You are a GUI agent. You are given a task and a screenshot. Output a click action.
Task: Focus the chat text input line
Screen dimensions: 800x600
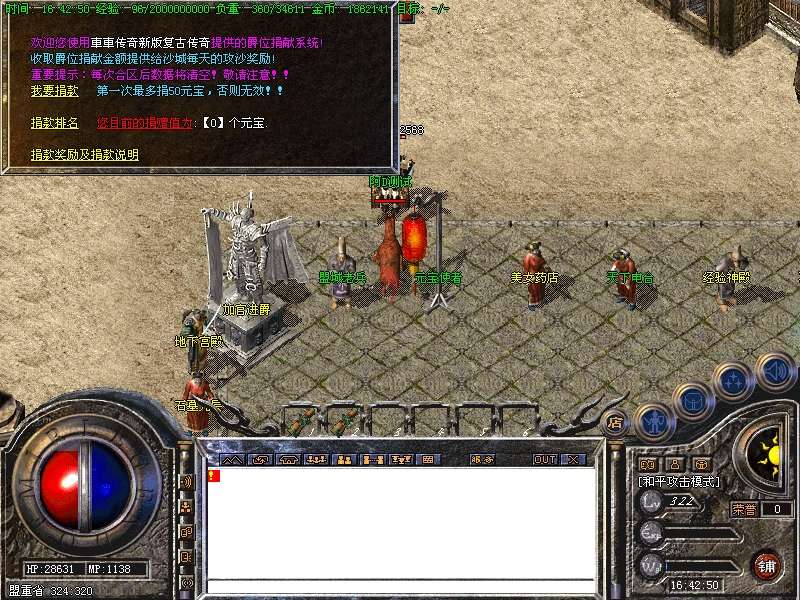pyautogui.click(x=400, y=586)
